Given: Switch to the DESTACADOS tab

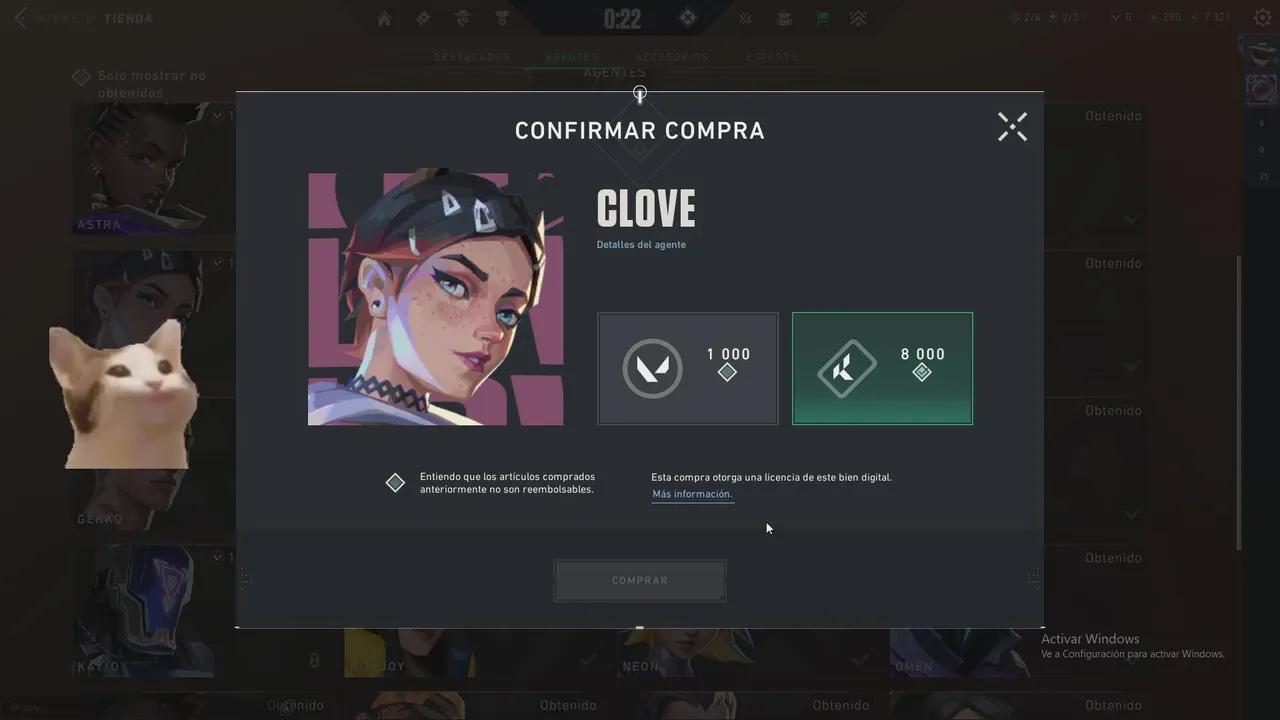Looking at the screenshot, I should pyautogui.click(x=471, y=57).
